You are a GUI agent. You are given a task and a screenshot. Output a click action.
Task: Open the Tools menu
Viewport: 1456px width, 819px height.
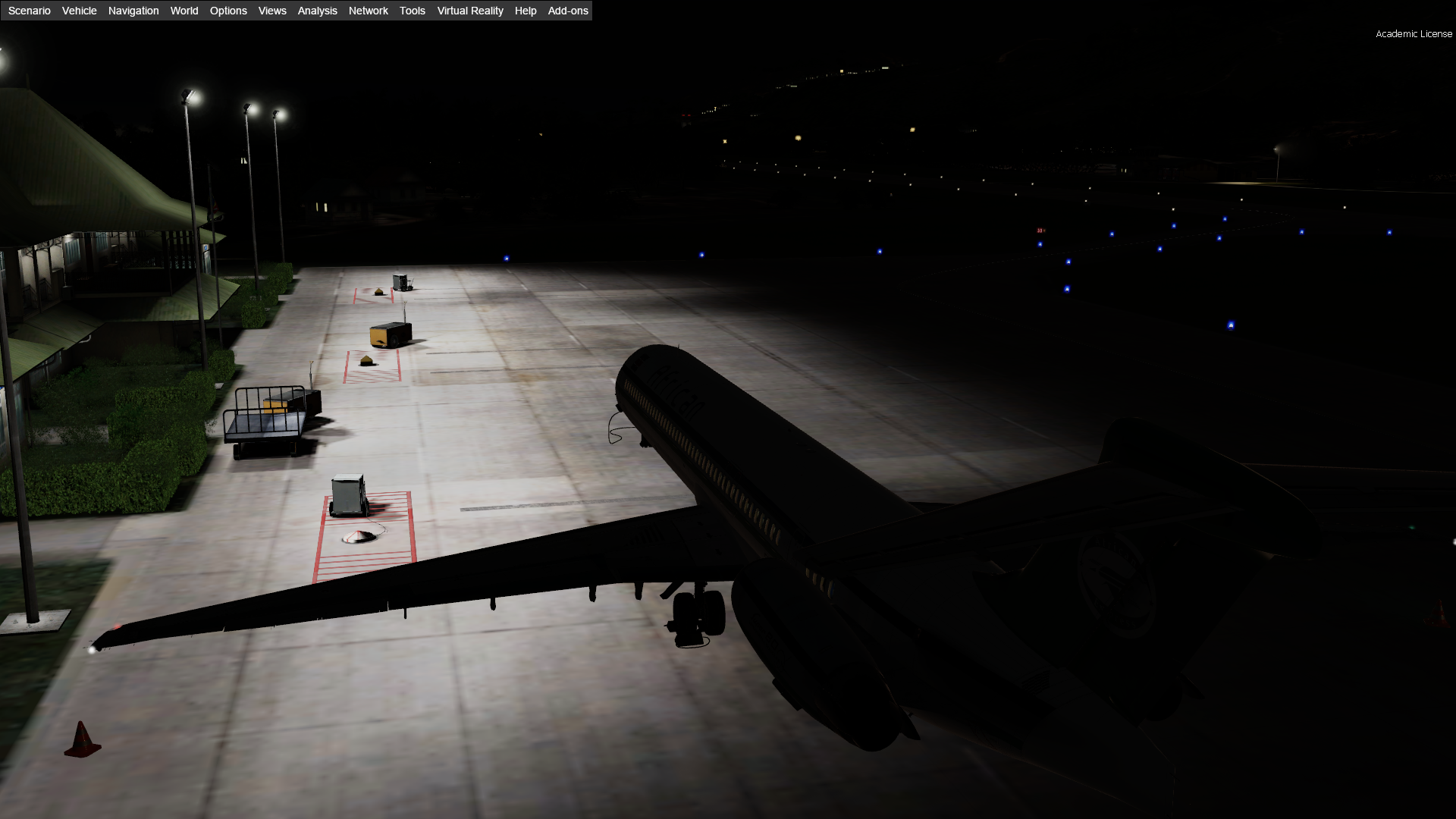tap(413, 11)
